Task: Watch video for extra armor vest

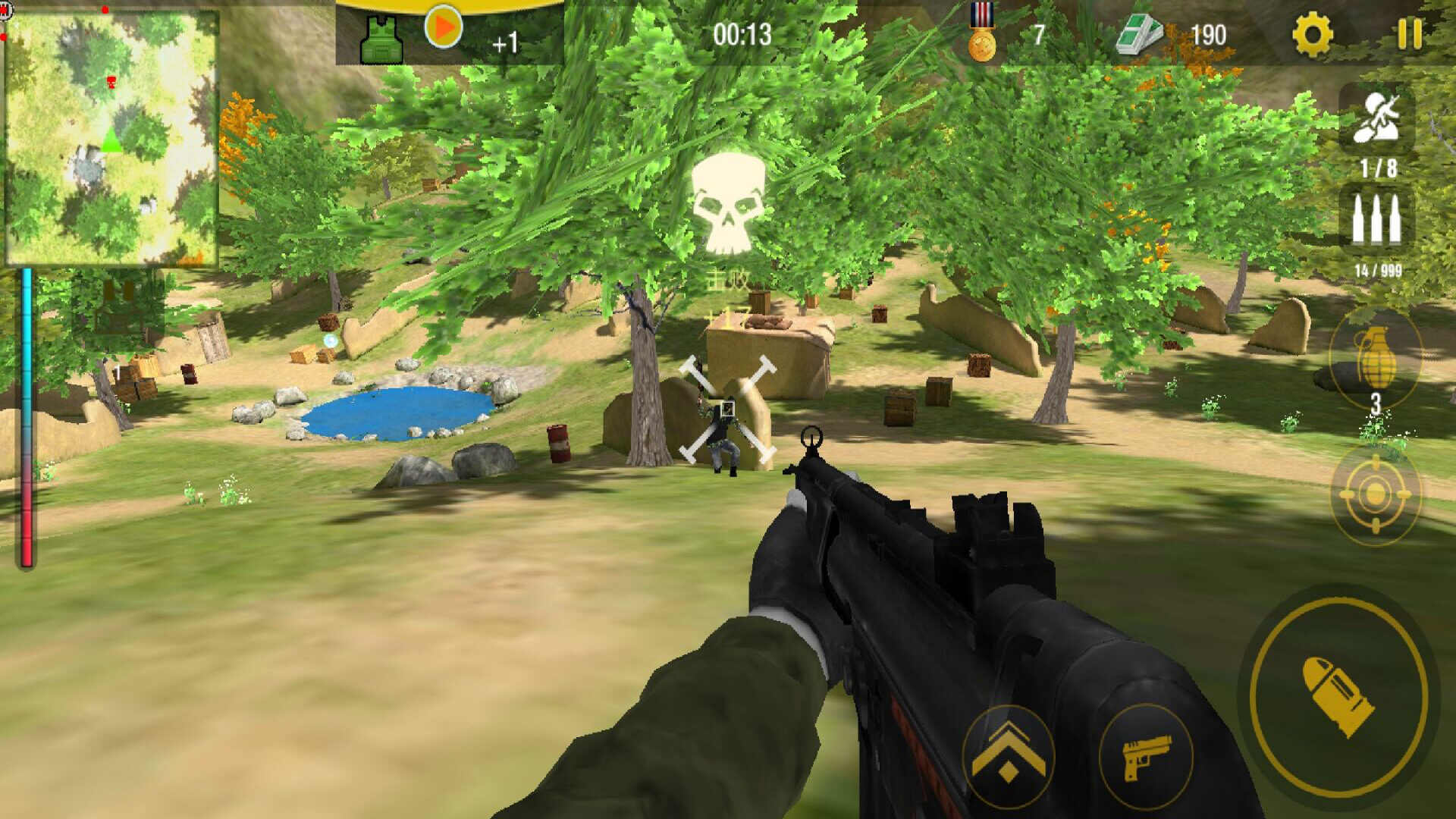Action: pyautogui.click(x=444, y=29)
